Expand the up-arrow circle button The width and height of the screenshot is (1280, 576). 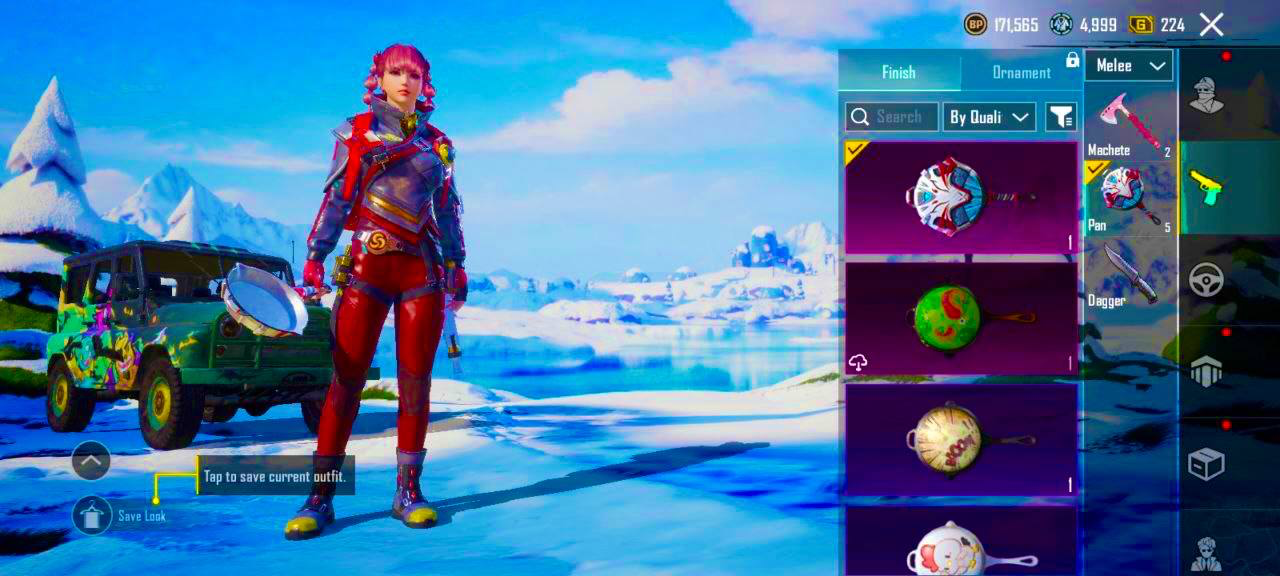(x=91, y=460)
